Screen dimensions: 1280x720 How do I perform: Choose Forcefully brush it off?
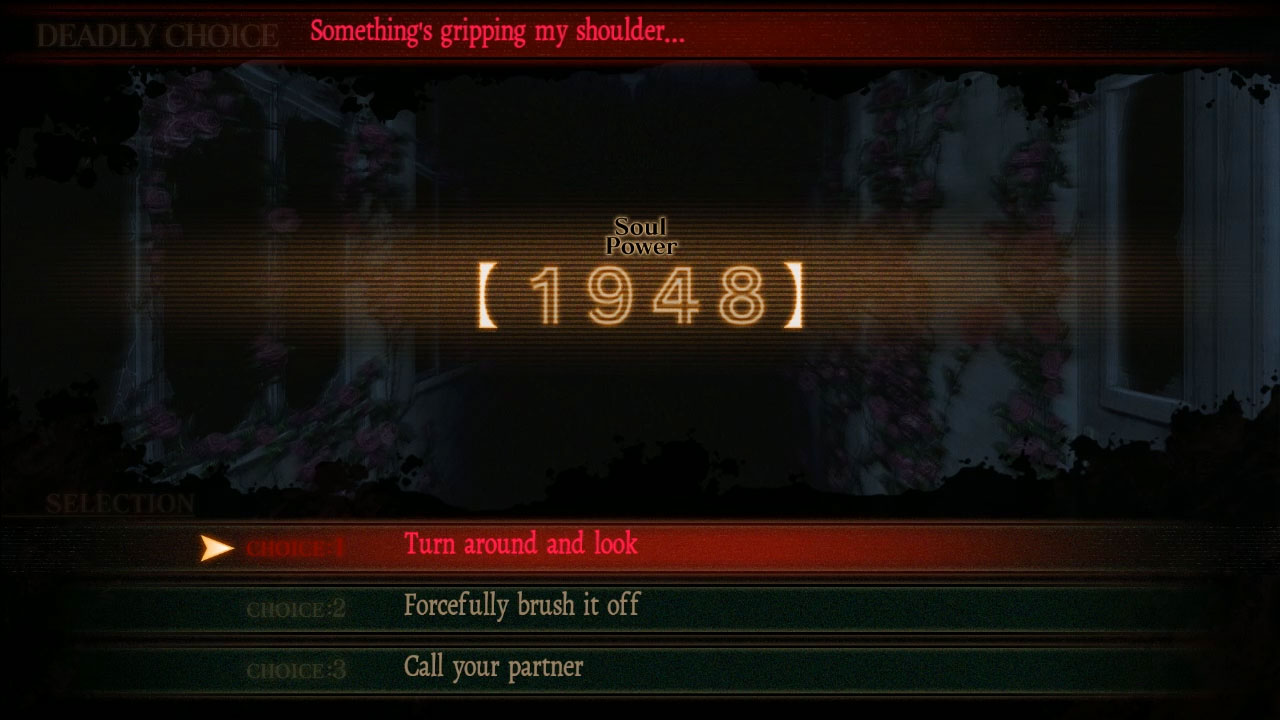tap(521, 606)
